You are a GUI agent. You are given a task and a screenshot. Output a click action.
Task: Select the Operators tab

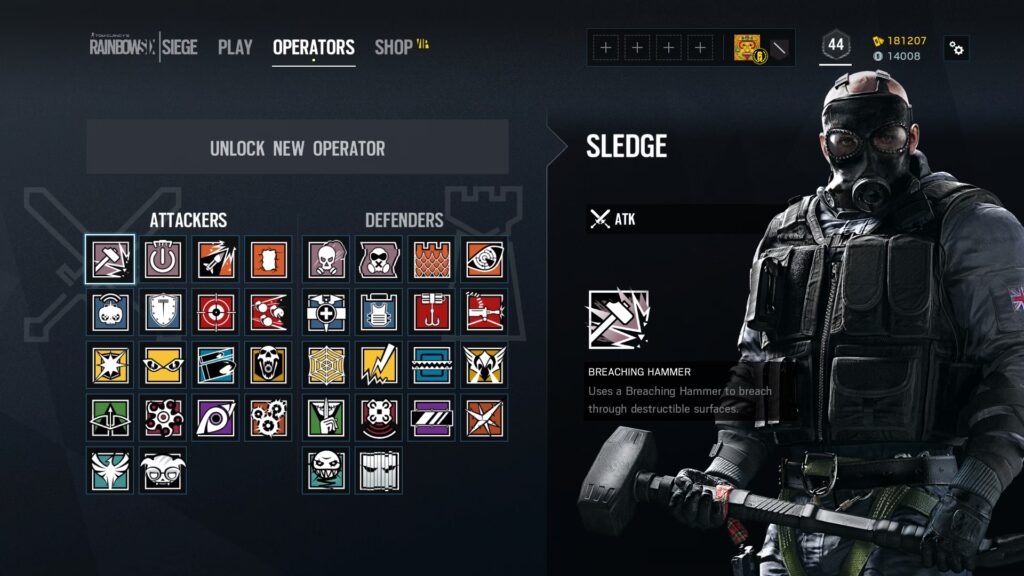pyautogui.click(x=313, y=47)
